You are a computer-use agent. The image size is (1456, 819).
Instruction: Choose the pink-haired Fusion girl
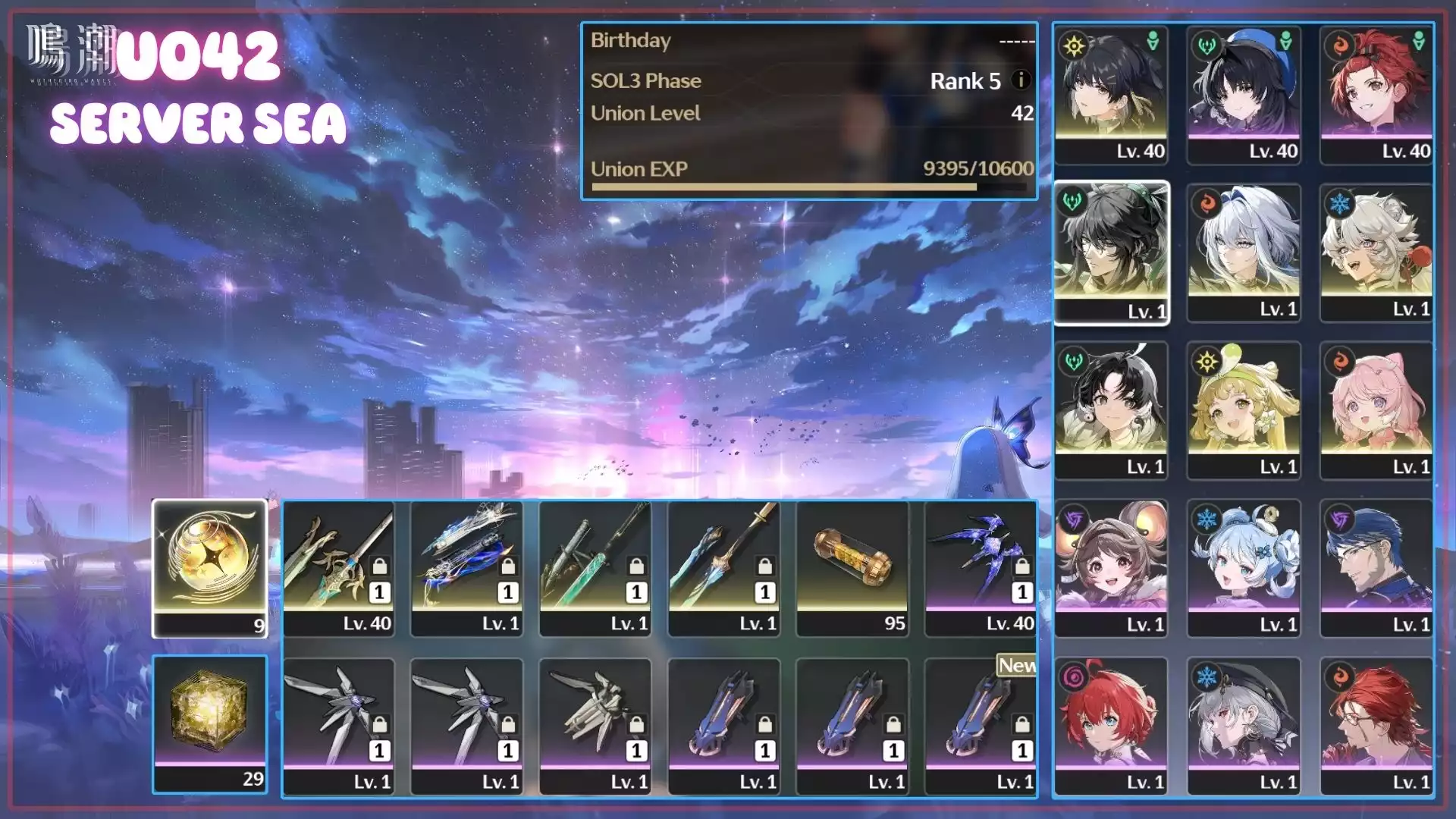tap(1376, 410)
